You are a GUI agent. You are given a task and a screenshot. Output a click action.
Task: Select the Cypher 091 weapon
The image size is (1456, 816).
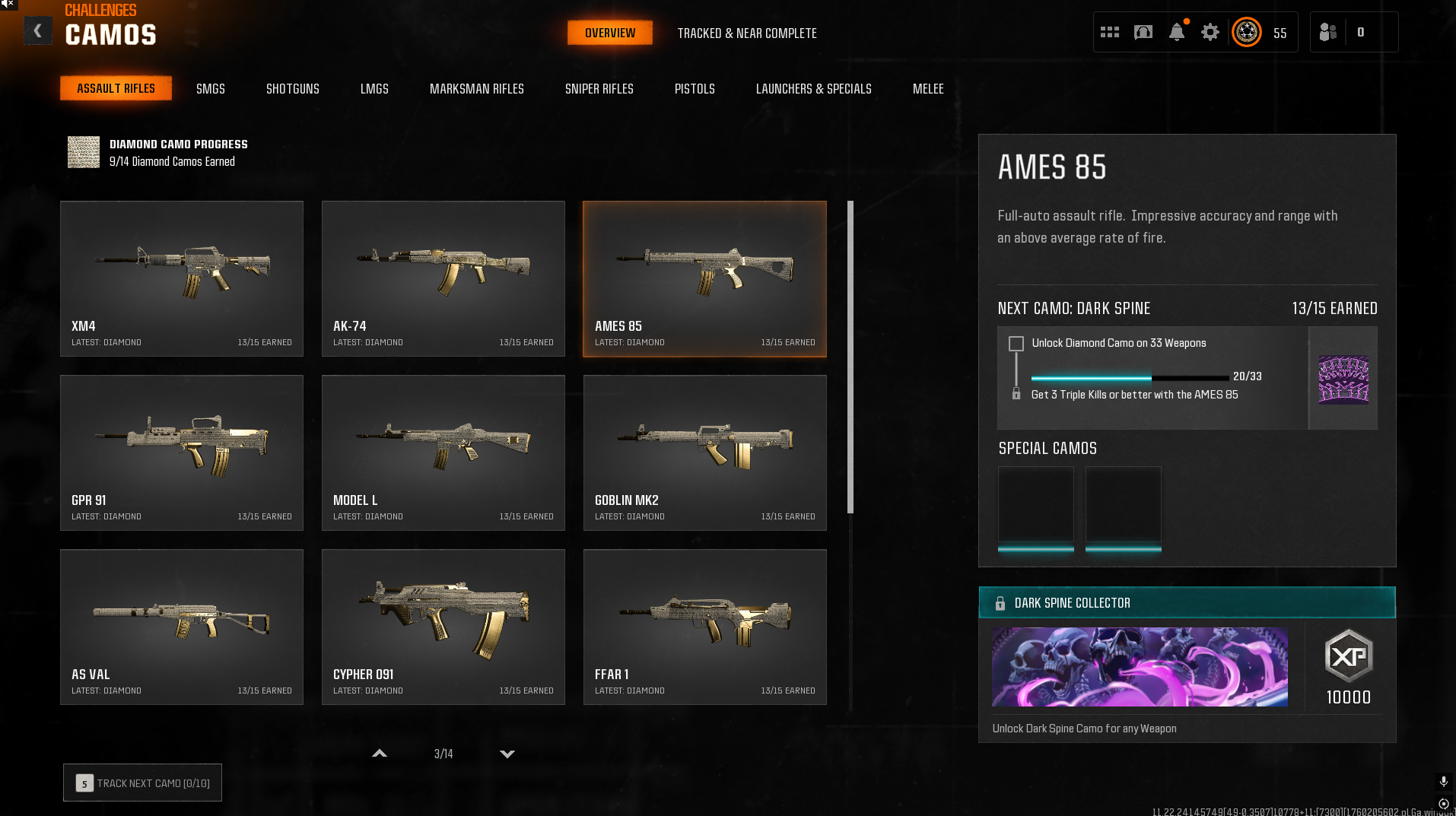(x=443, y=627)
